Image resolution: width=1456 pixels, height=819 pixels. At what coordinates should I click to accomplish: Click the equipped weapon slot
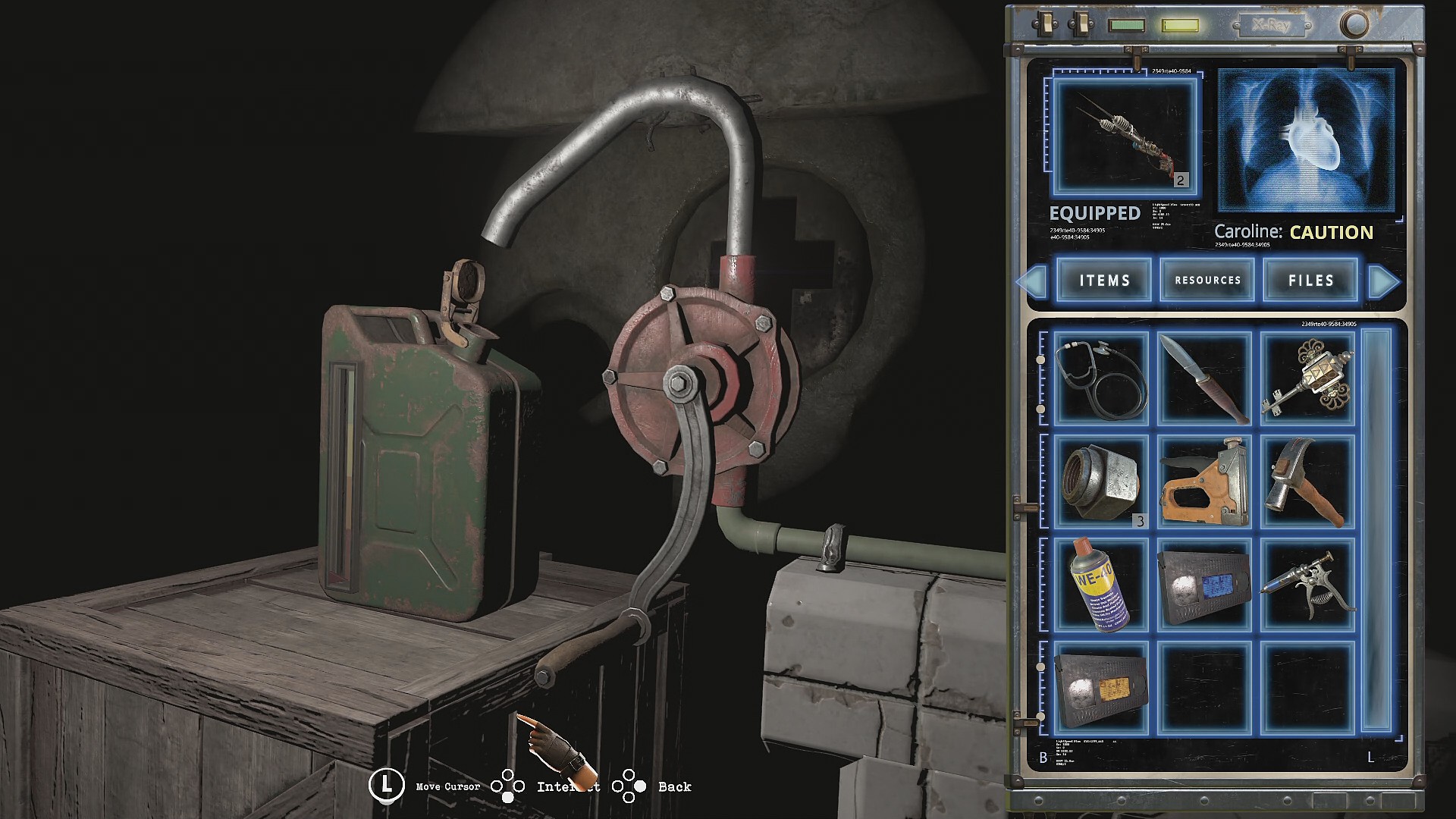(x=1125, y=137)
